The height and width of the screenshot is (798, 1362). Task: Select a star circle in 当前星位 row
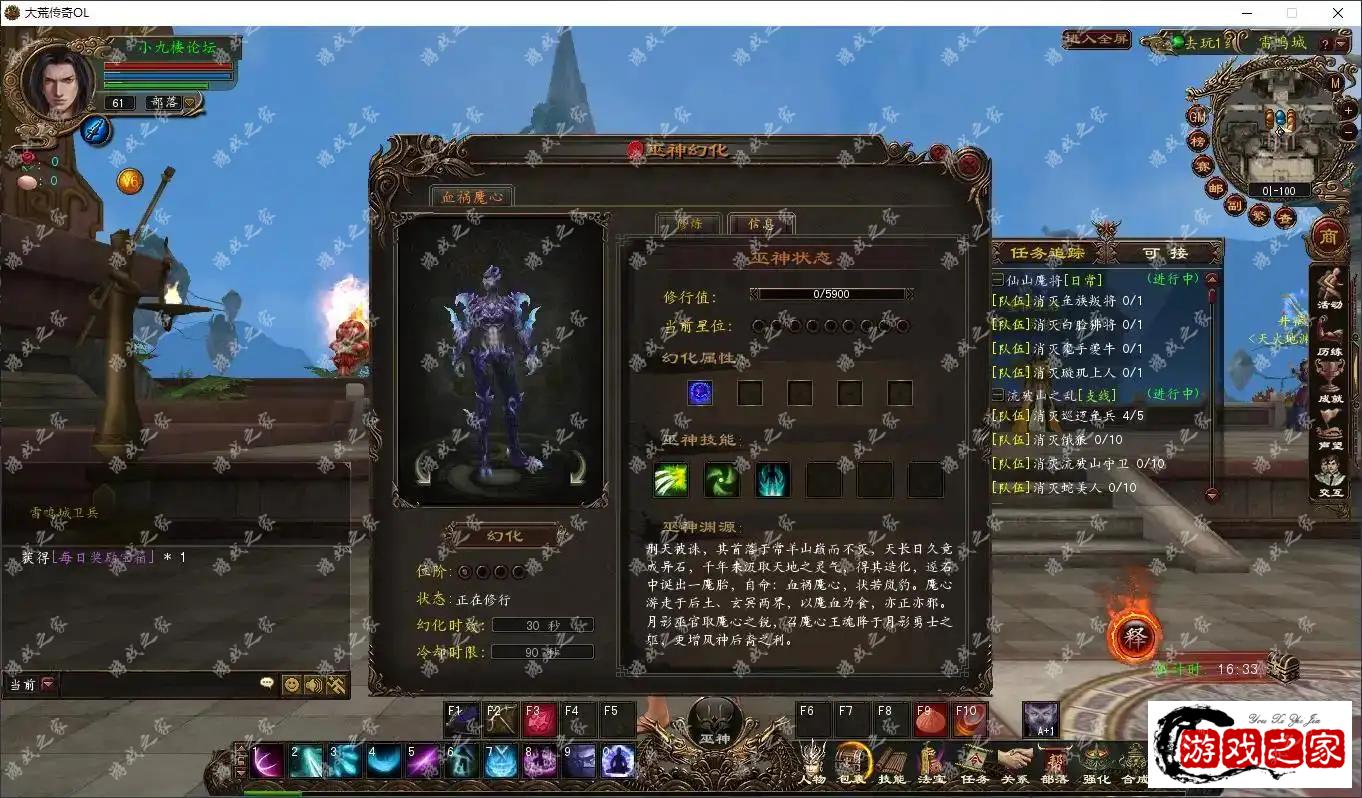(x=760, y=327)
